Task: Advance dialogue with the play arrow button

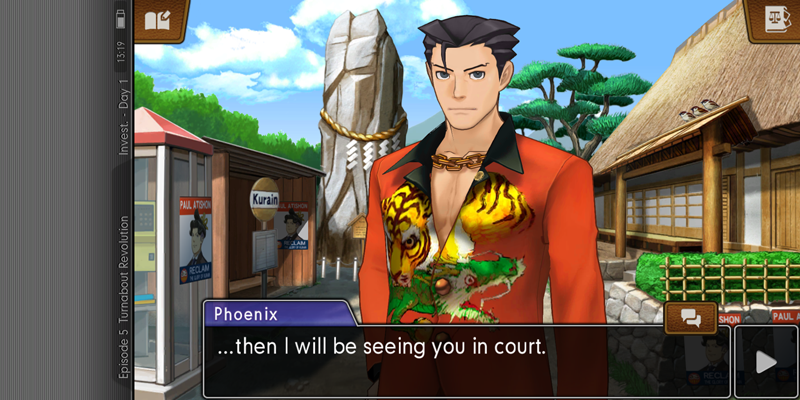Action: (766, 361)
